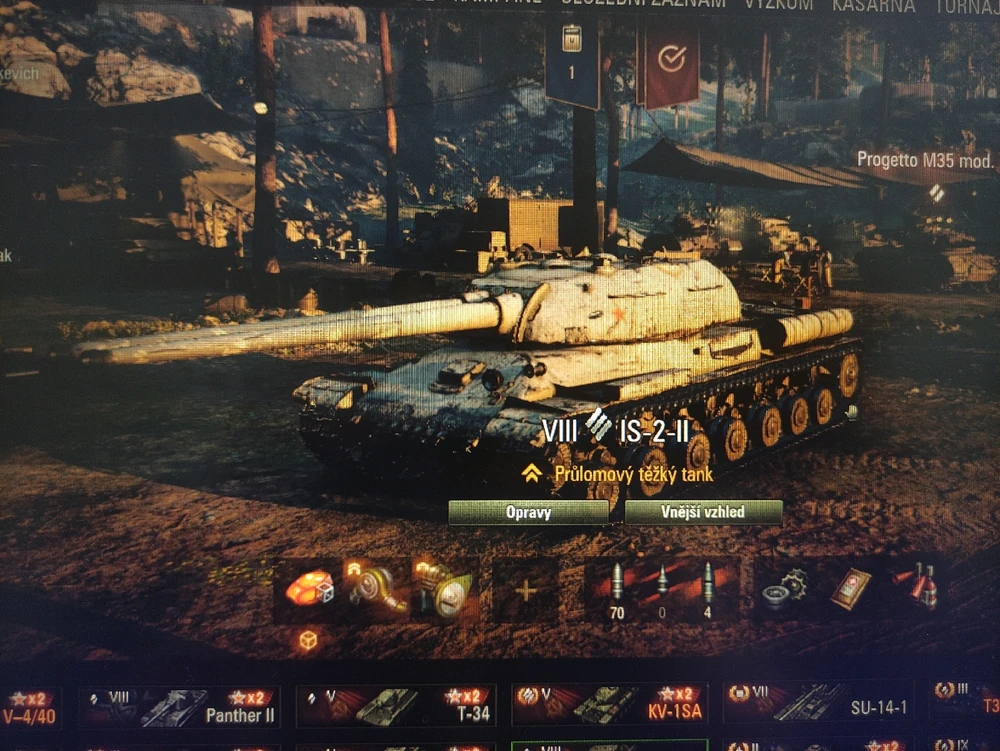The height and width of the screenshot is (751, 1000).
Task: Open the Opravy repairs button
Action: [x=528, y=513]
